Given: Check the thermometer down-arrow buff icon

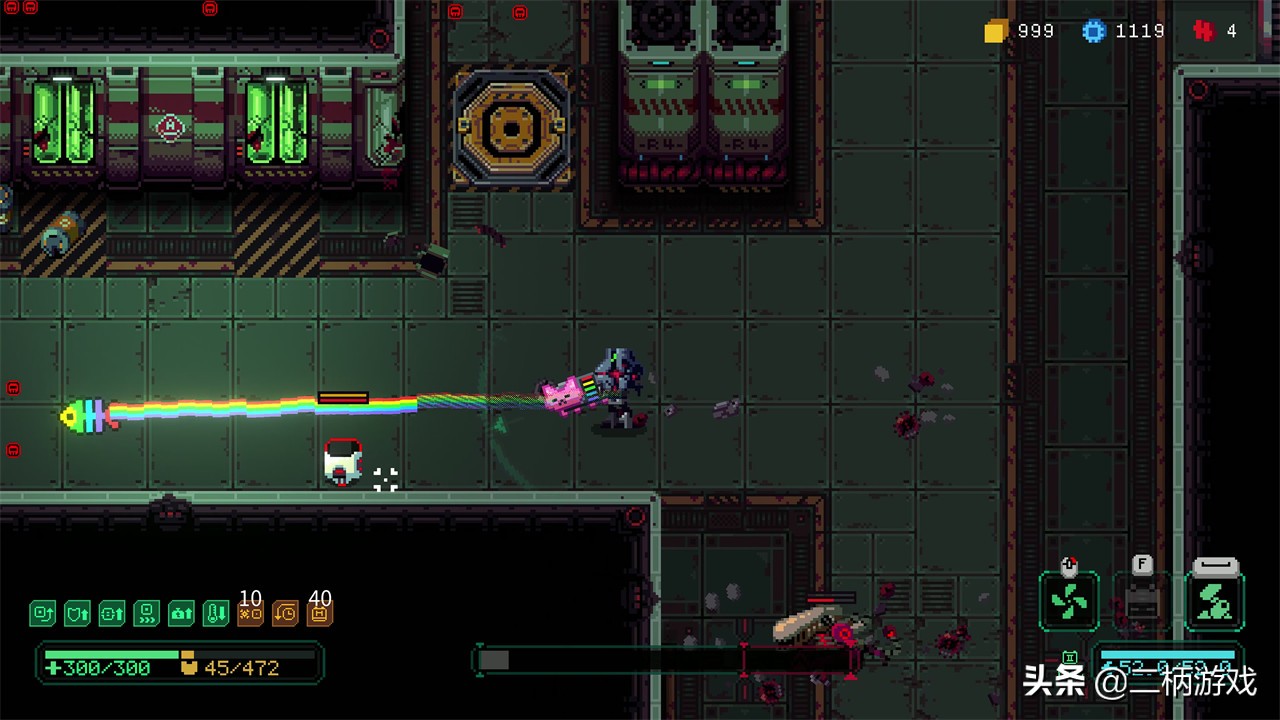Looking at the screenshot, I should 216,613.
